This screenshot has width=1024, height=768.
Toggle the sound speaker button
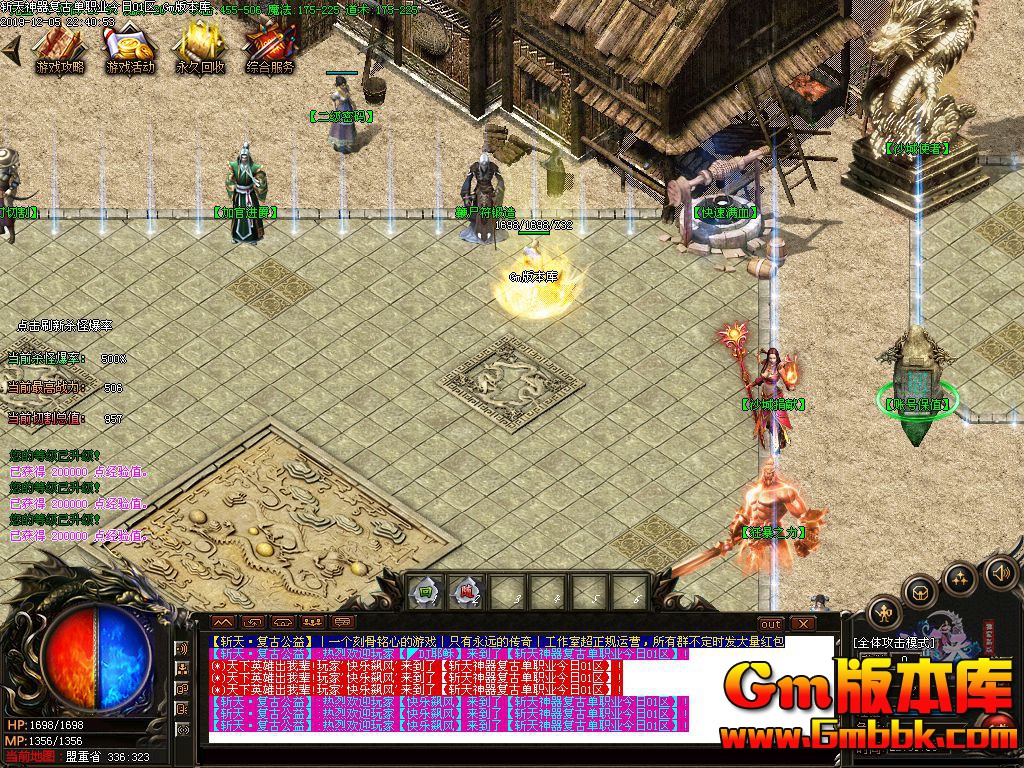point(998,573)
